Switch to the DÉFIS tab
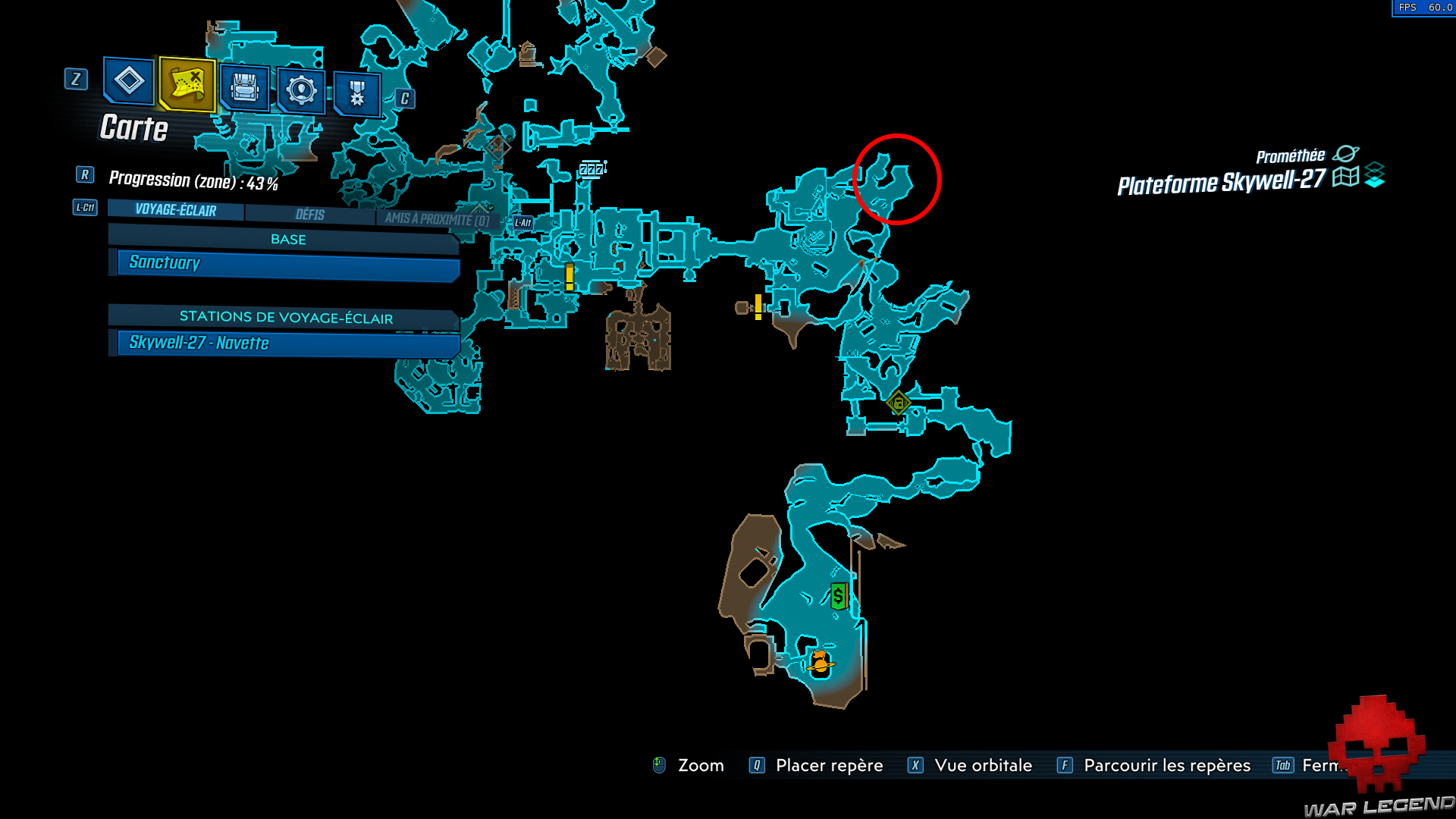Screen dimensions: 1456x819 [311, 215]
